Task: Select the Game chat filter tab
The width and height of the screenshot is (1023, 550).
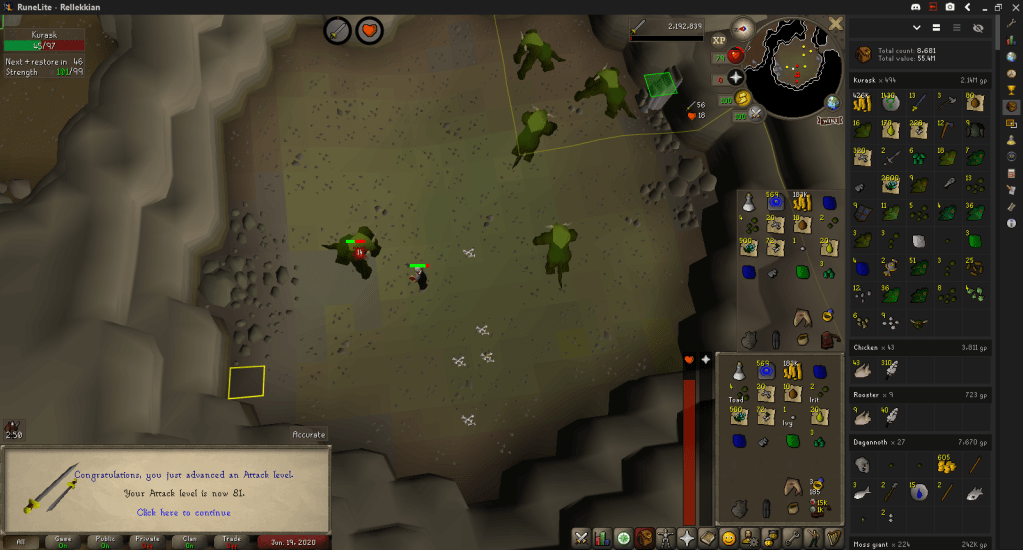Action: 63,541
